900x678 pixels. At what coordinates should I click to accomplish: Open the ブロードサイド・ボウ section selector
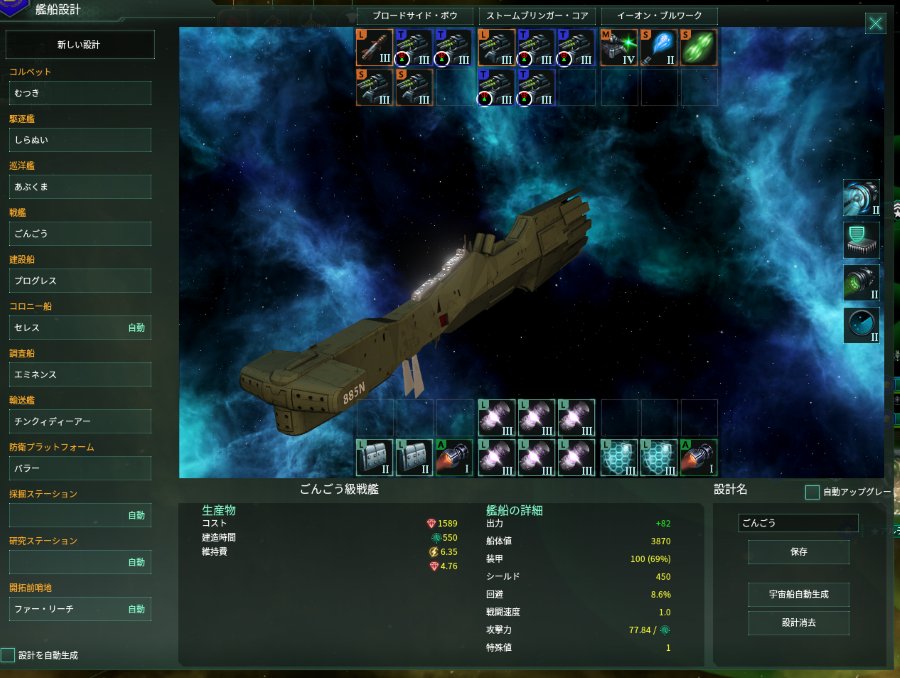click(x=415, y=16)
